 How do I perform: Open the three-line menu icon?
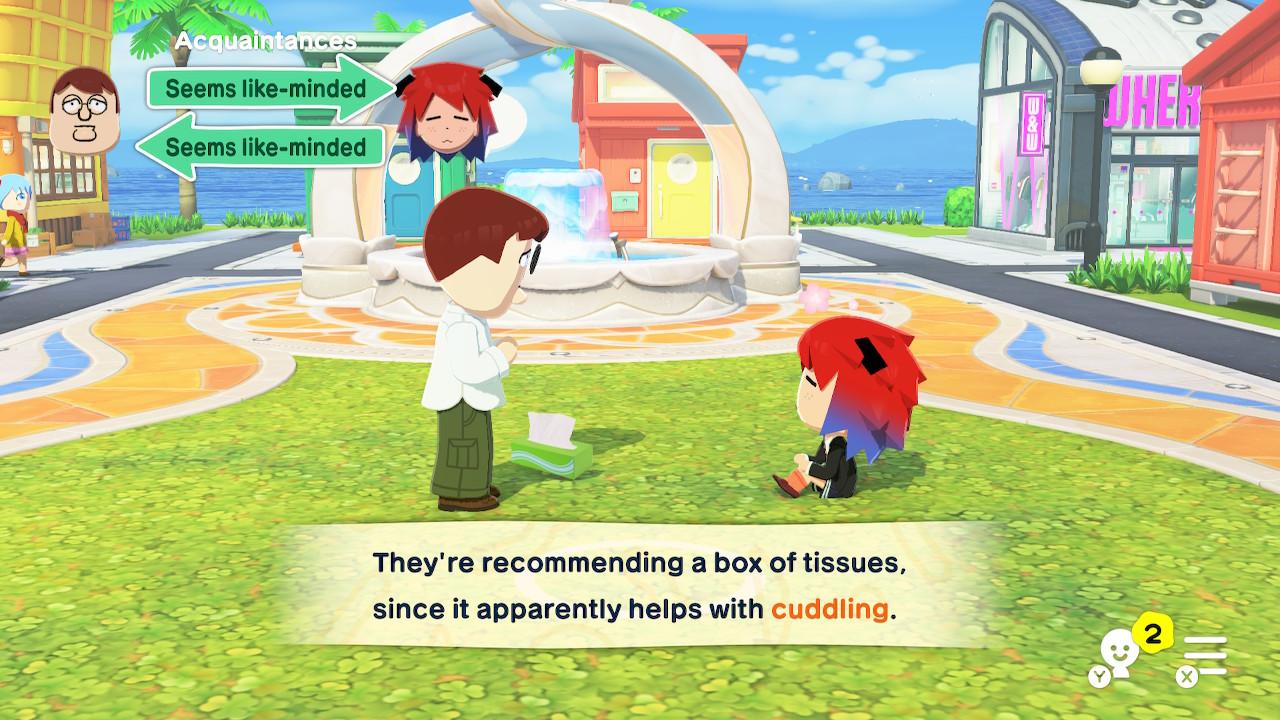[1204, 657]
